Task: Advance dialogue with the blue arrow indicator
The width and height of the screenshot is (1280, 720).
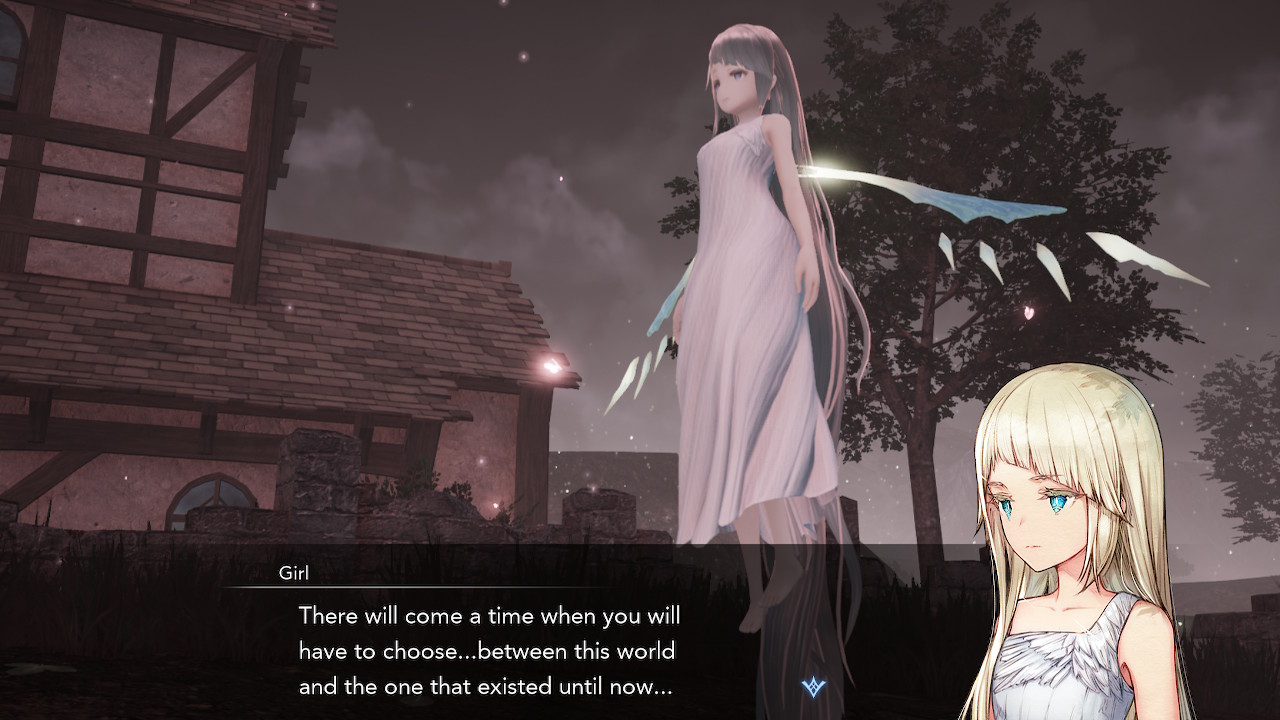Action: tap(812, 686)
